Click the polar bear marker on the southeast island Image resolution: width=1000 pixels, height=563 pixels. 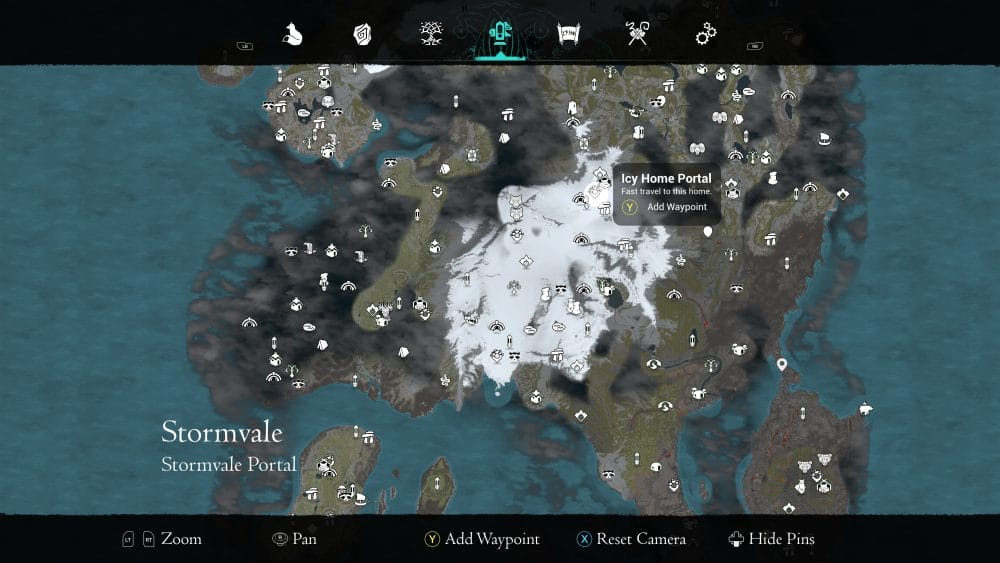click(865, 407)
